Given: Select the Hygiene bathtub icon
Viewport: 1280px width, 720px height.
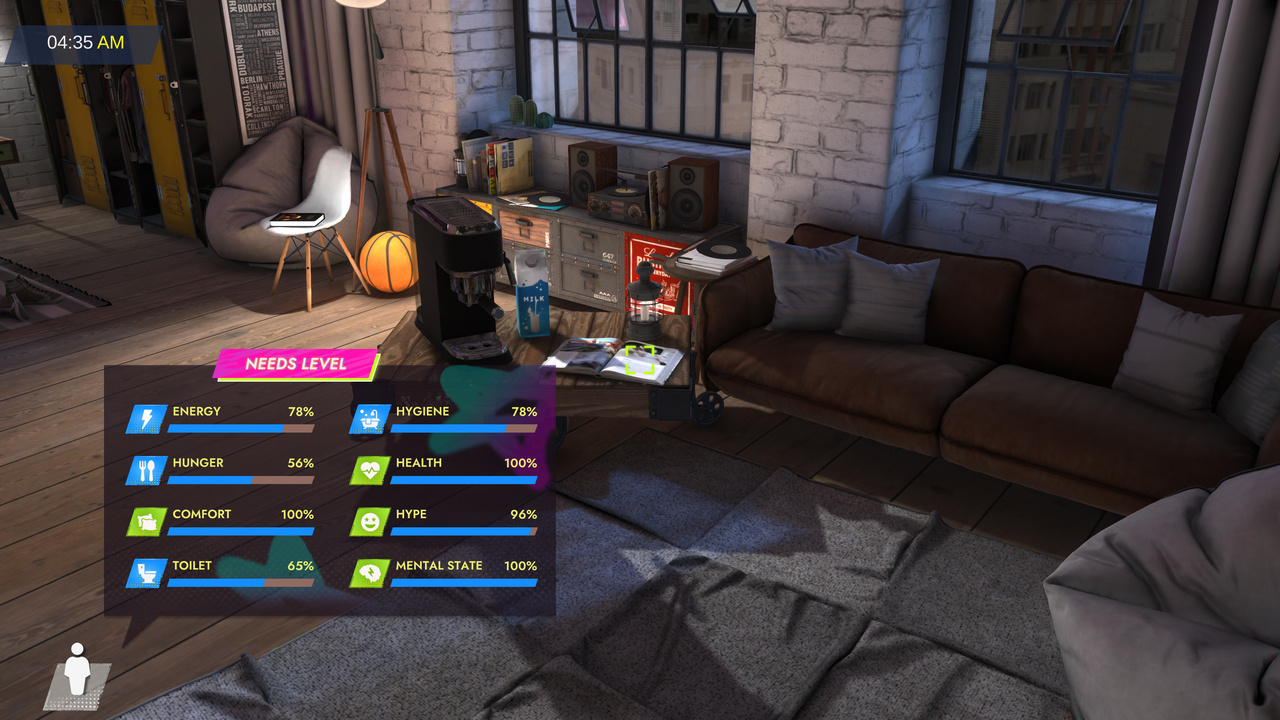Looking at the screenshot, I should (x=369, y=418).
